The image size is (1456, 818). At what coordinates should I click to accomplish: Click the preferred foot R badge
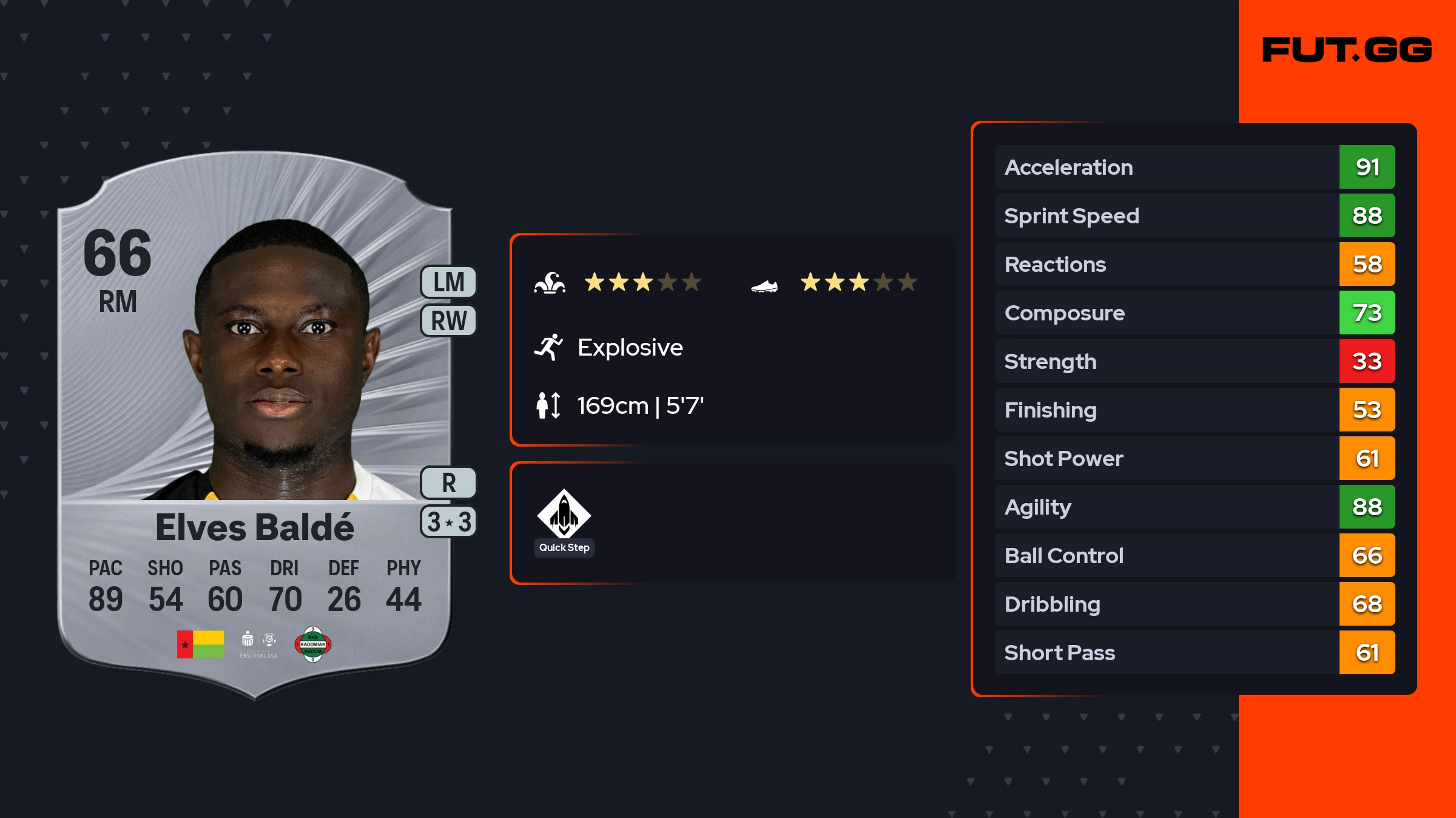pos(449,483)
